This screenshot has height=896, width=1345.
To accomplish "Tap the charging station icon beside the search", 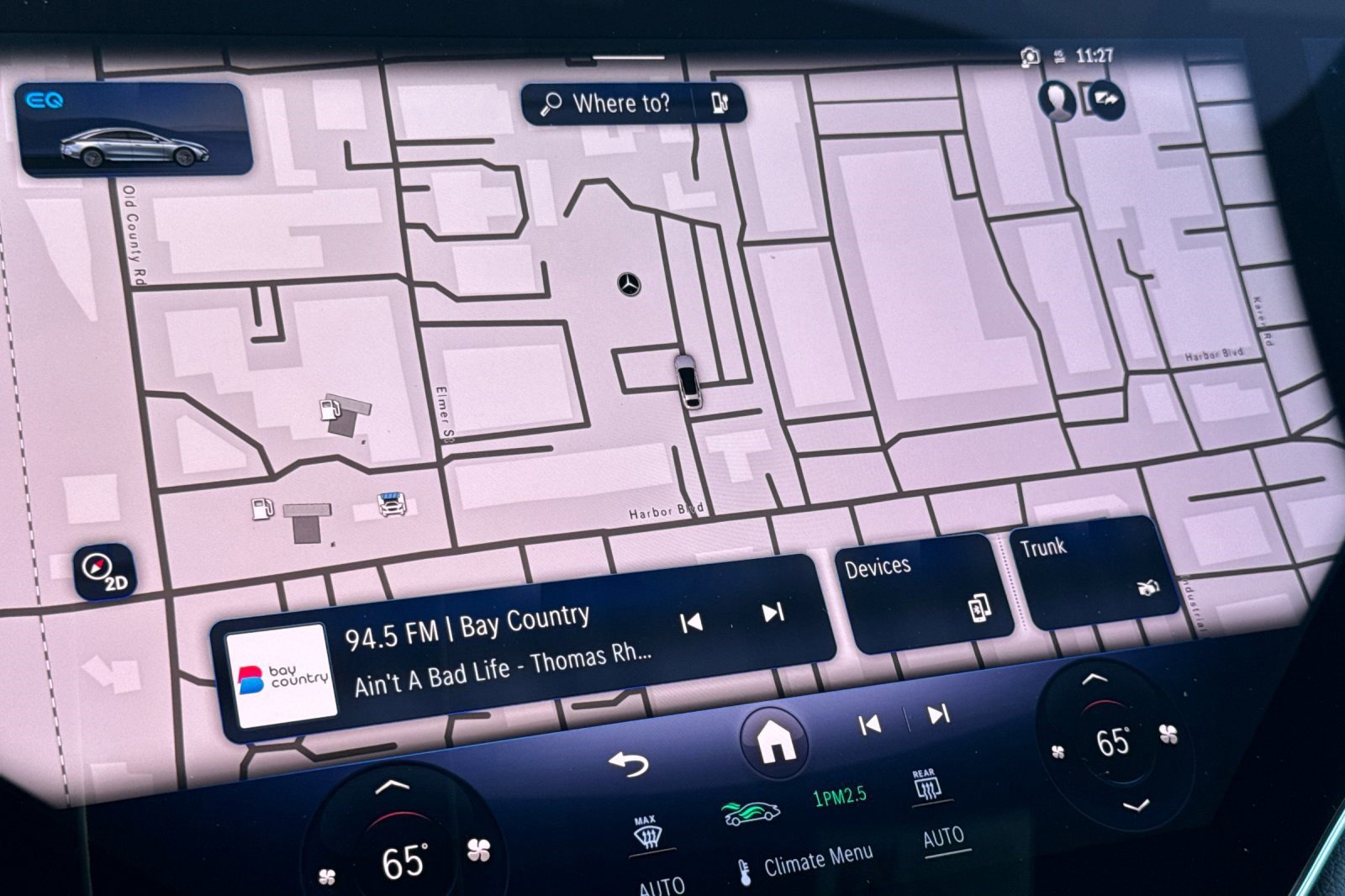I will tap(720, 103).
